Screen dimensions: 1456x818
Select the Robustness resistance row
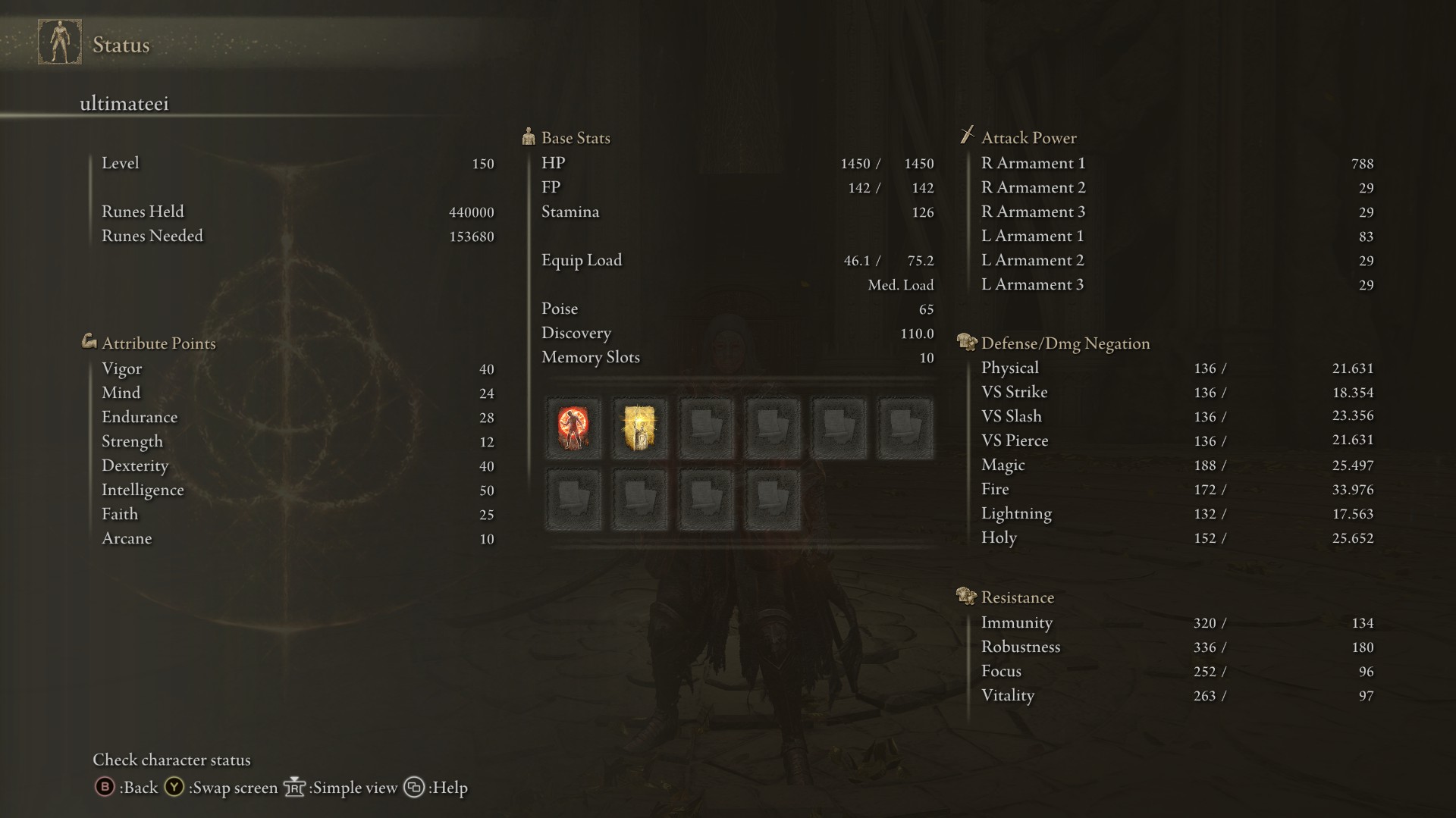tap(1175, 647)
